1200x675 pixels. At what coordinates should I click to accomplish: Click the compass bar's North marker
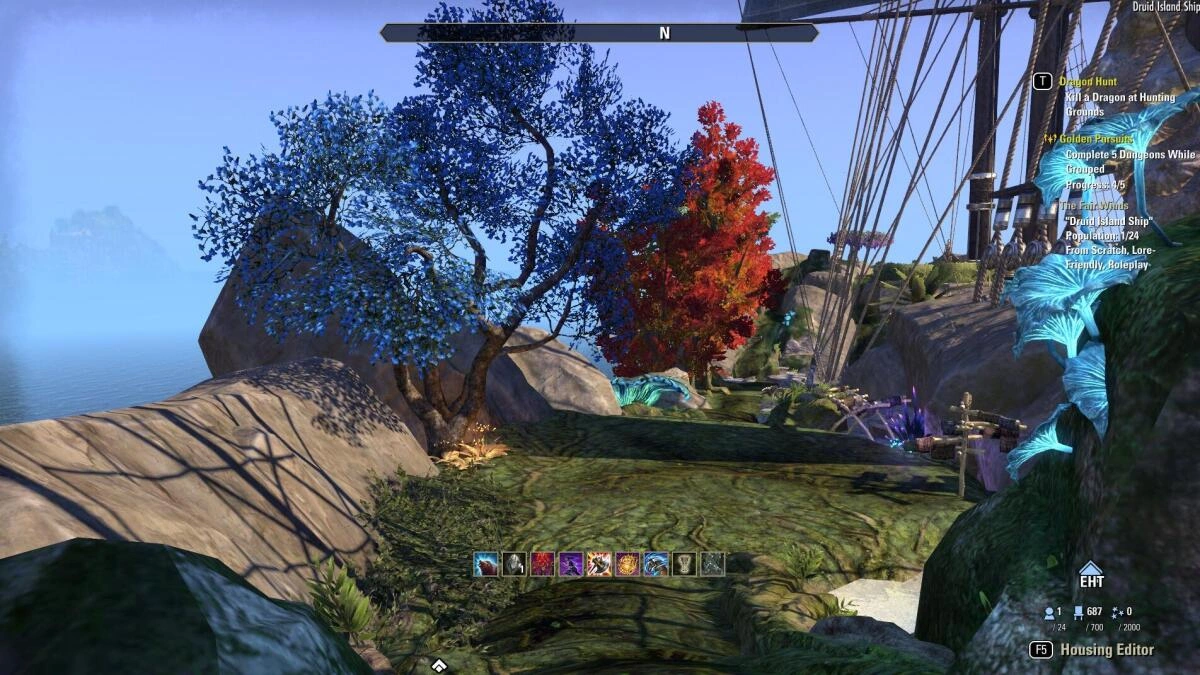(664, 33)
